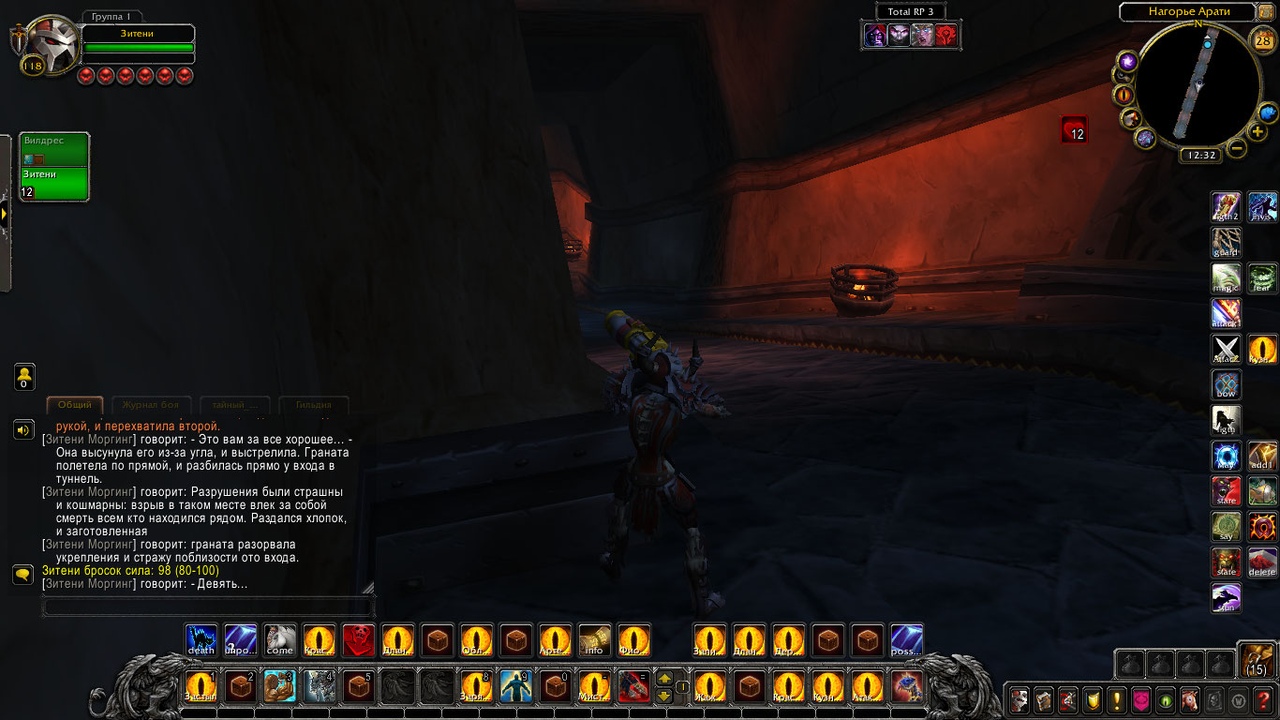Image resolution: width=1280 pixels, height=720 pixels.
Task: Focus the chat input box
Action: [208, 606]
